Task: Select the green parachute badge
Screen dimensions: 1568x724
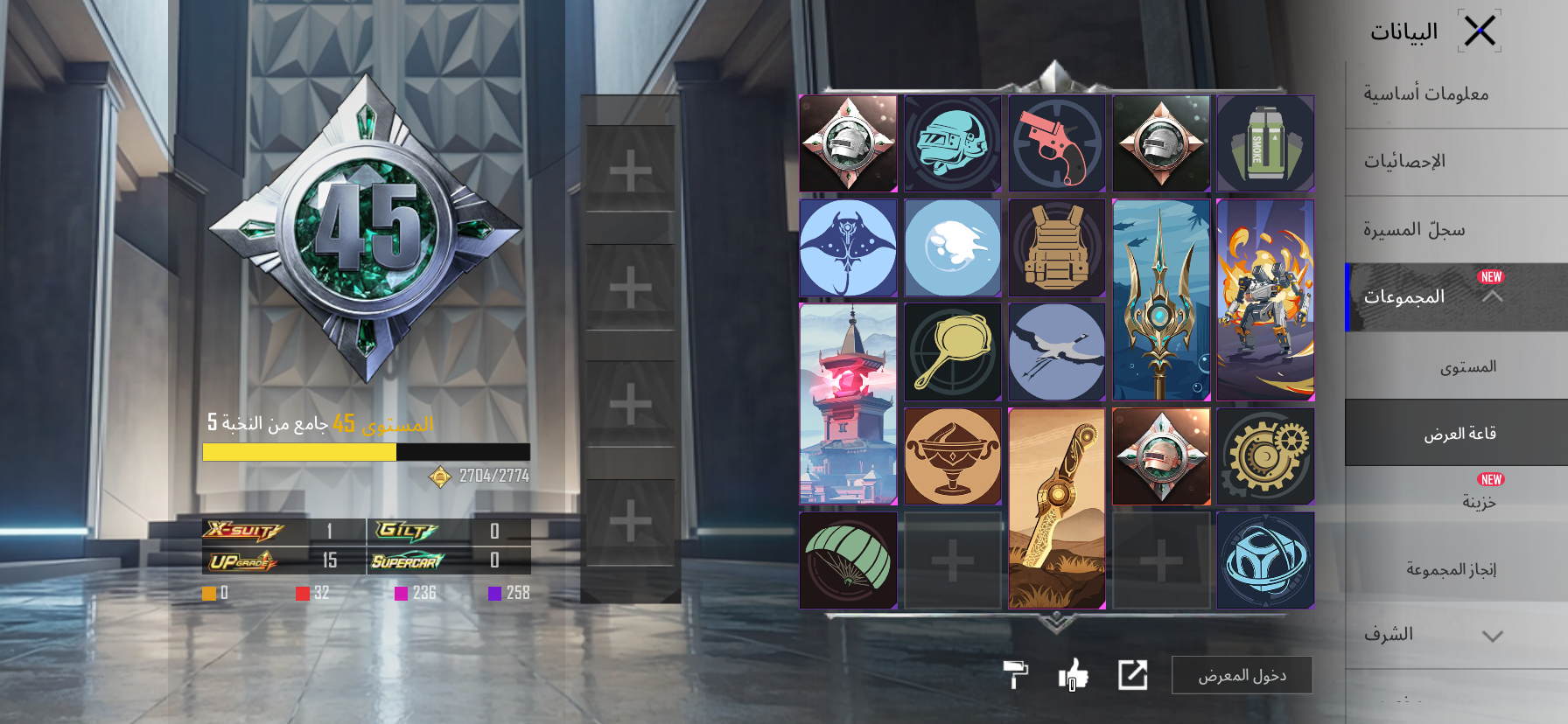Action: pos(848,560)
